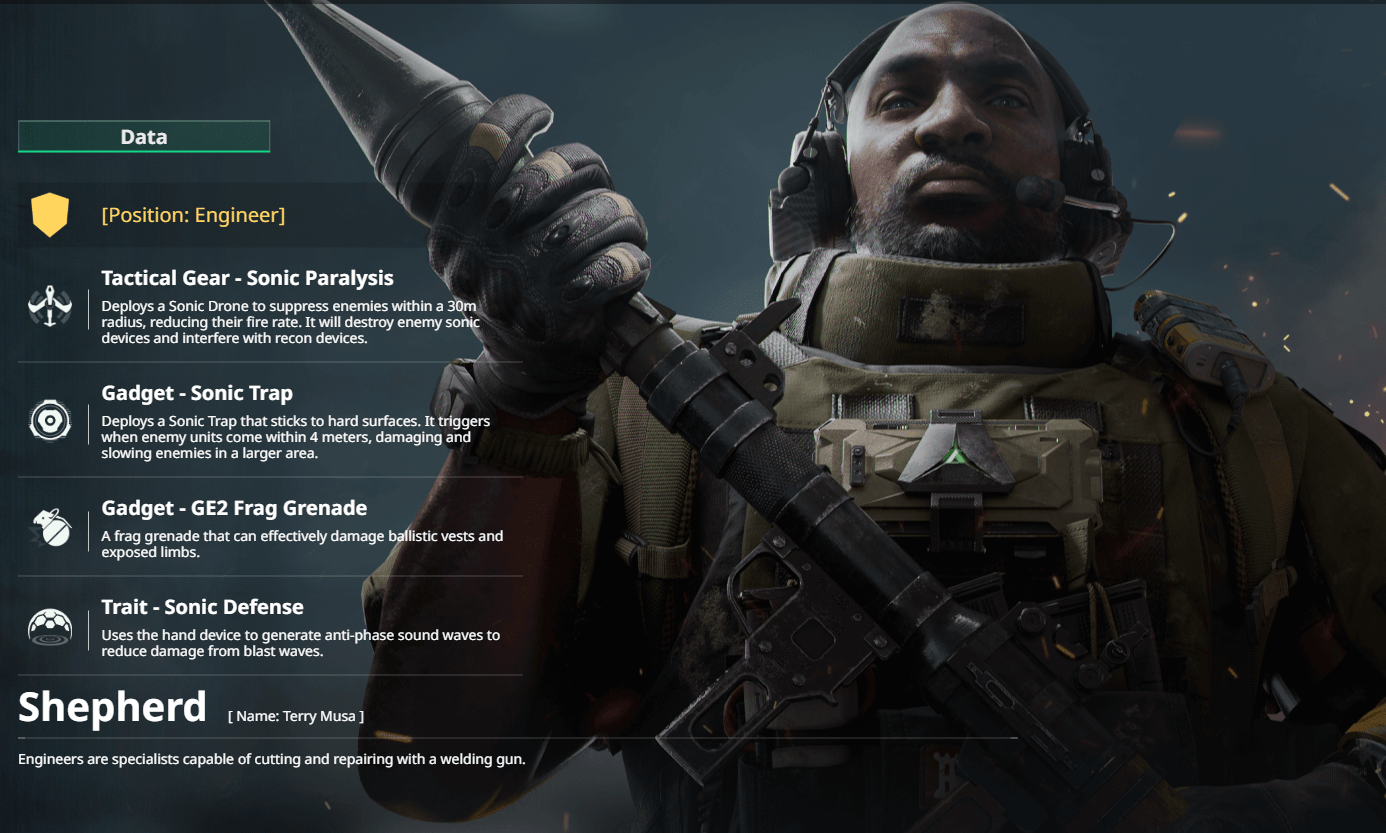This screenshot has height=833, width=1386.
Task: Switch to the Data tab
Action: [x=143, y=136]
